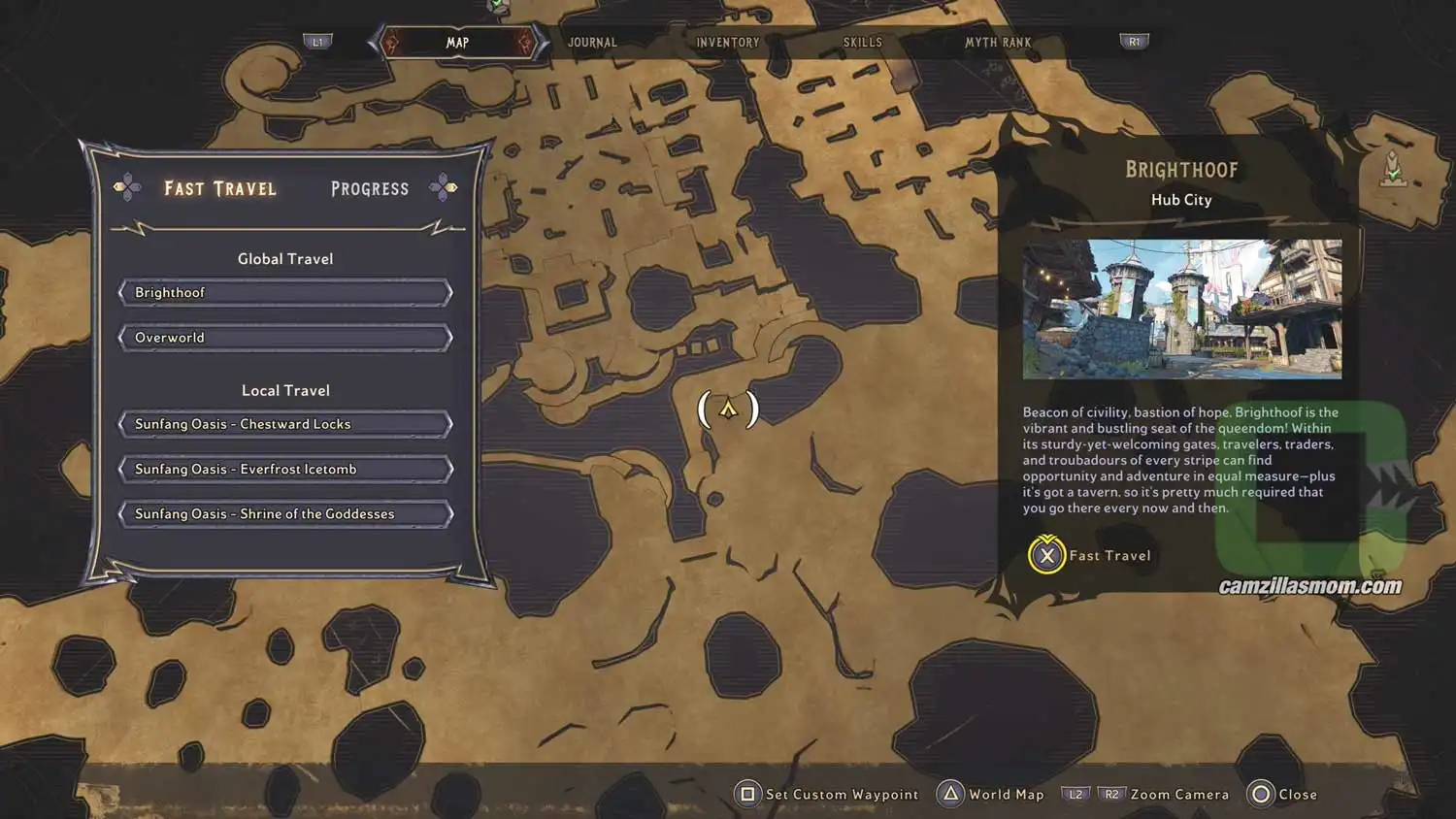This screenshot has width=1456, height=819.
Task: Select the player location marker on the map
Action: [728, 408]
